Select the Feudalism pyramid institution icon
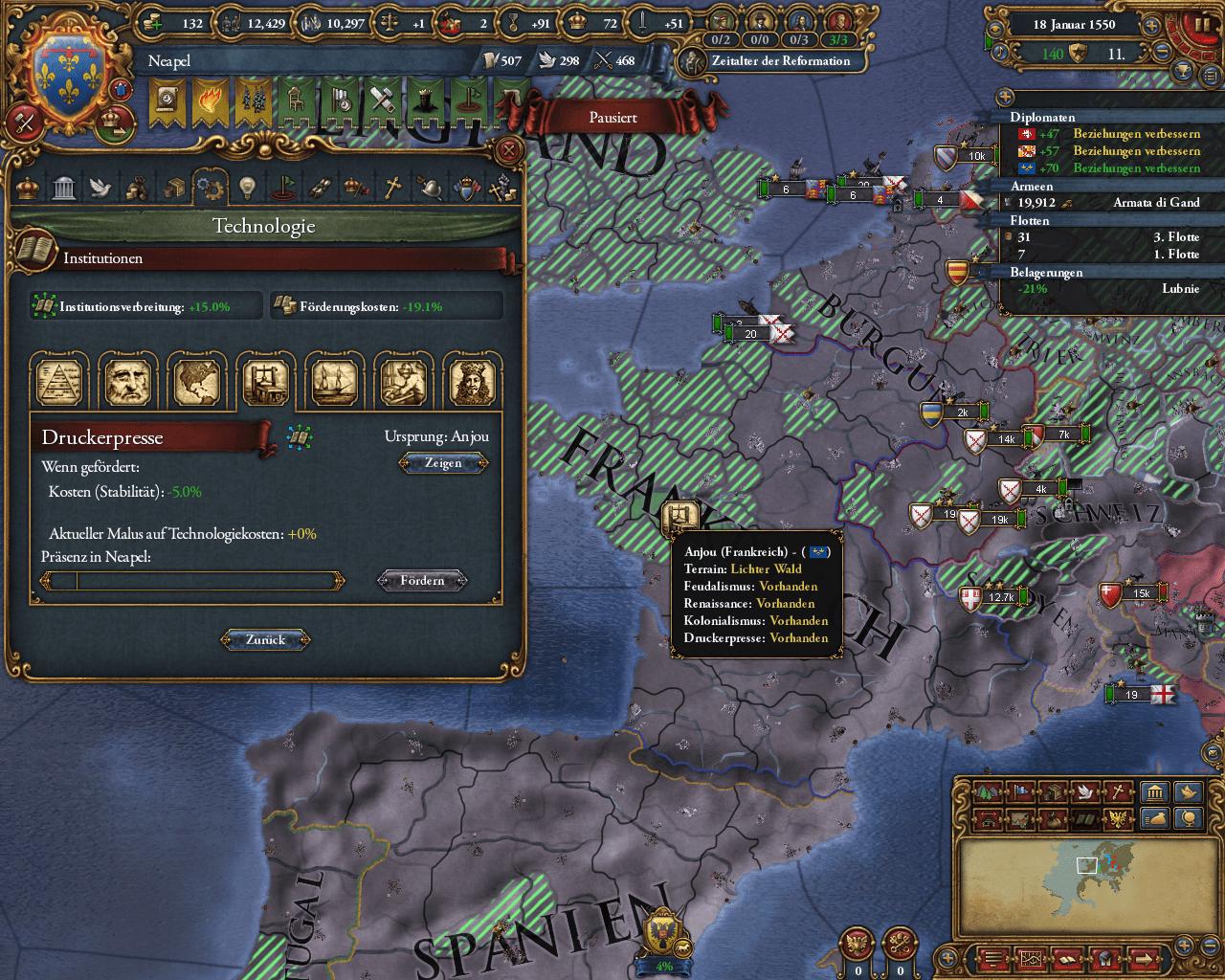 pos(59,380)
